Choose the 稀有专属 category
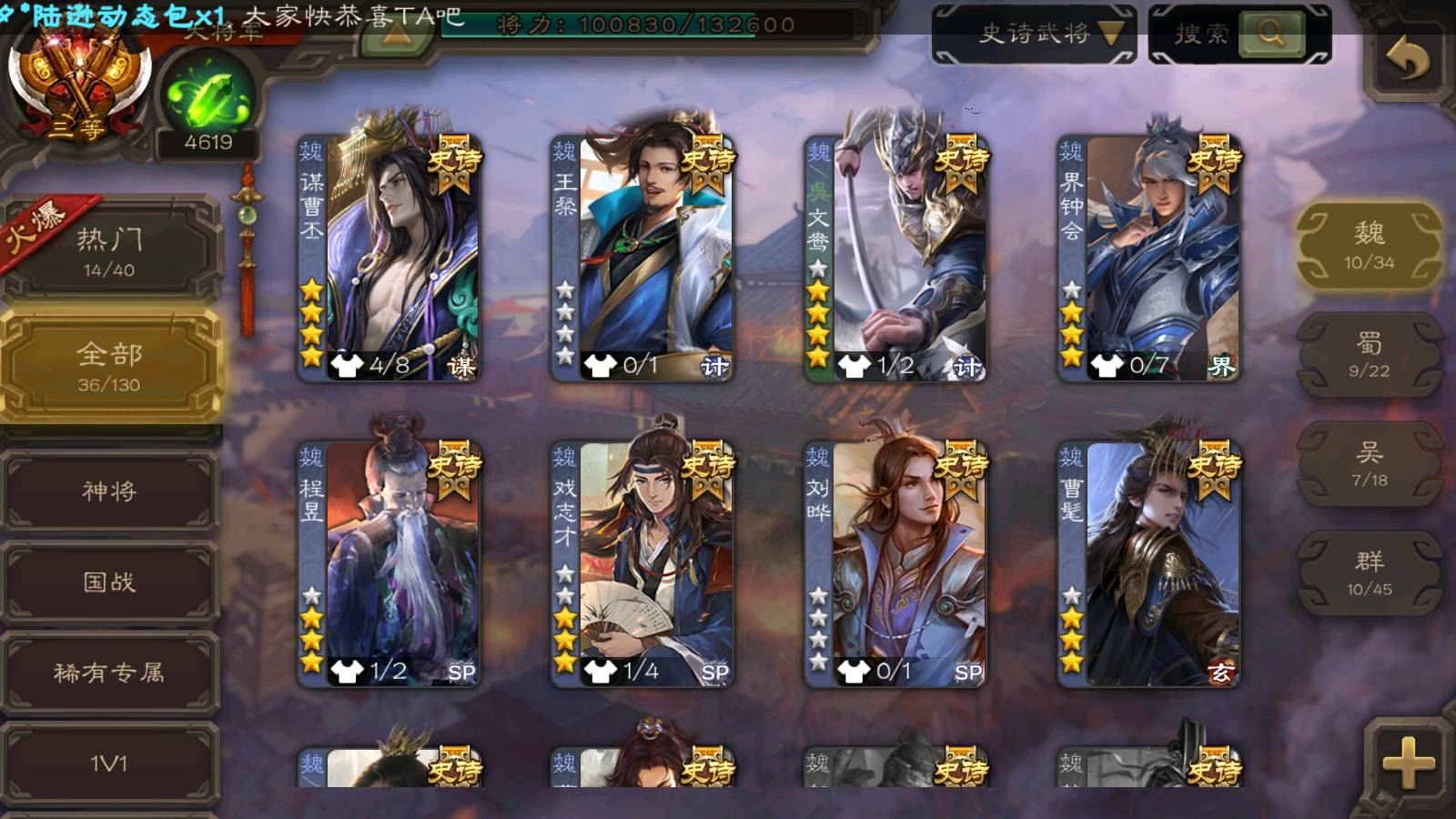This screenshot has height=819, width=1456. tap(109, 672)
